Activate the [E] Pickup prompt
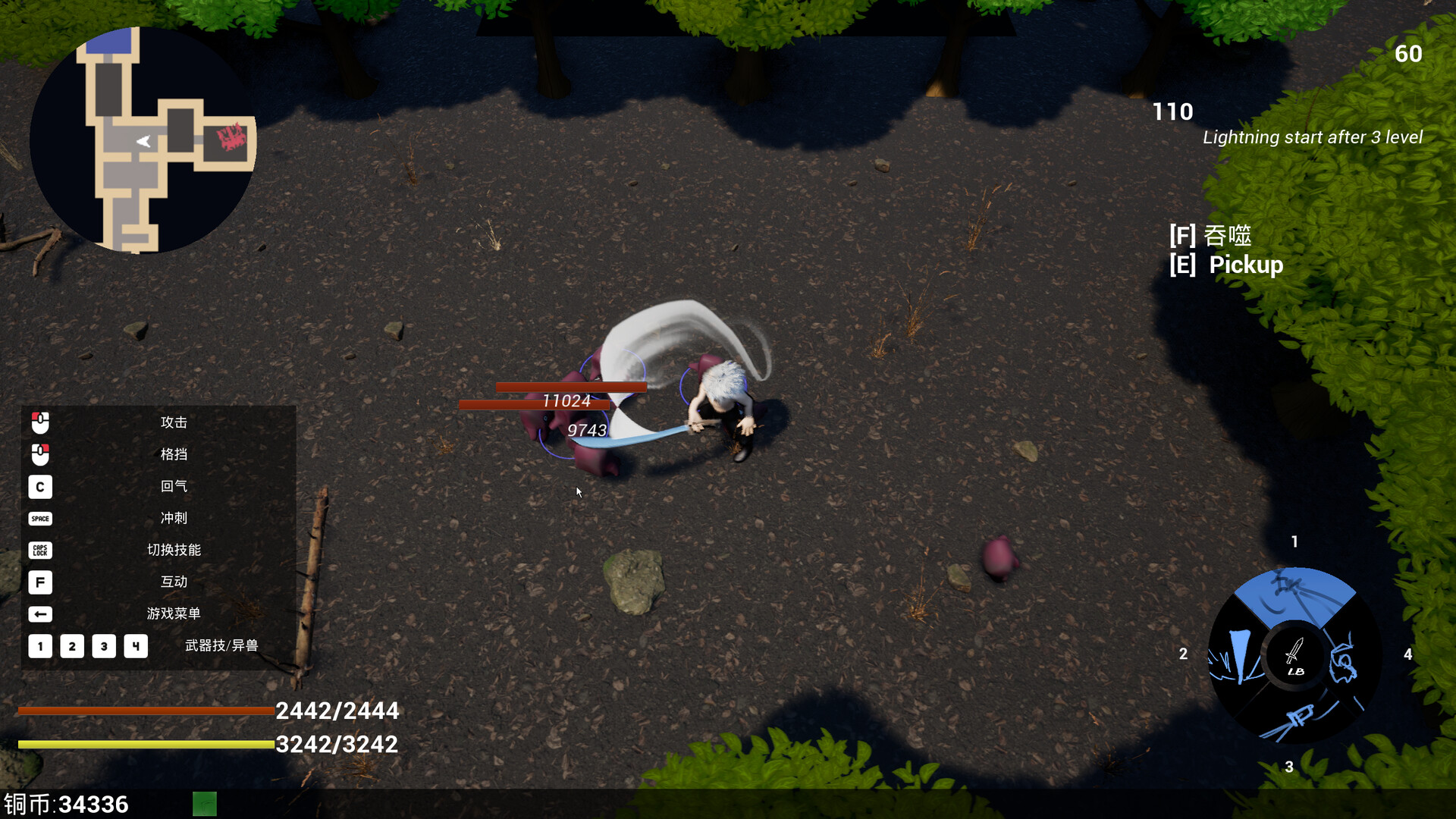The height and width of the screenshot is (819, 1456). [1226, 265]
